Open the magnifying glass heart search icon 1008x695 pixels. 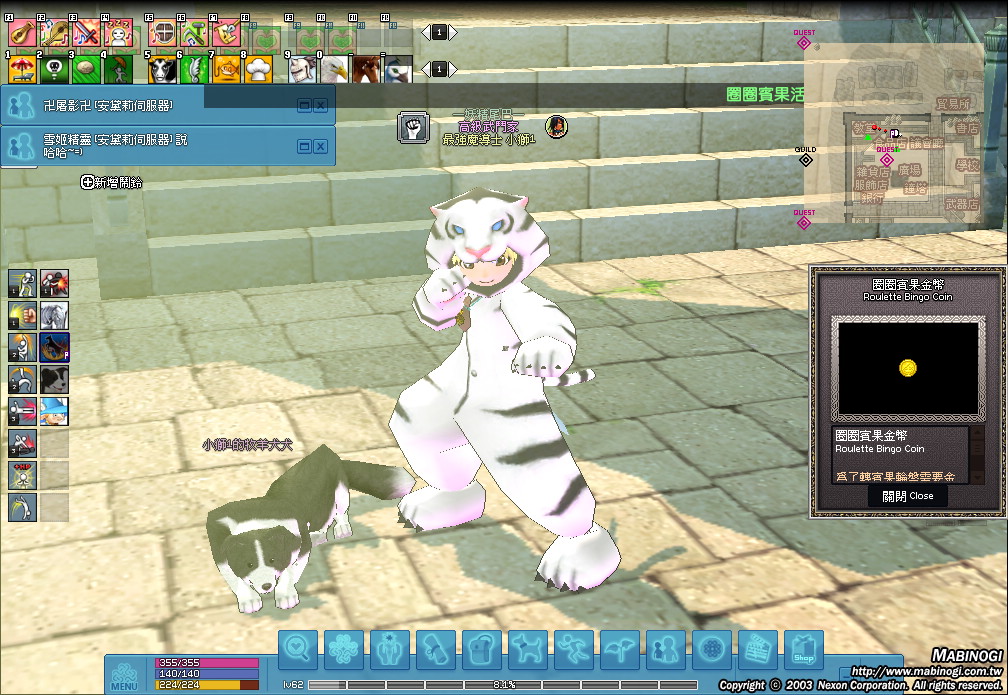[x=298, y=650]
